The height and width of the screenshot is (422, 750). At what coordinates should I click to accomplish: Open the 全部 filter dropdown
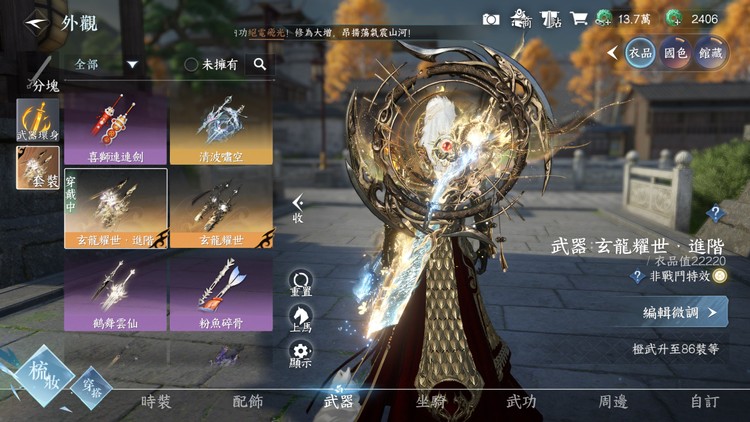[105, 64]
